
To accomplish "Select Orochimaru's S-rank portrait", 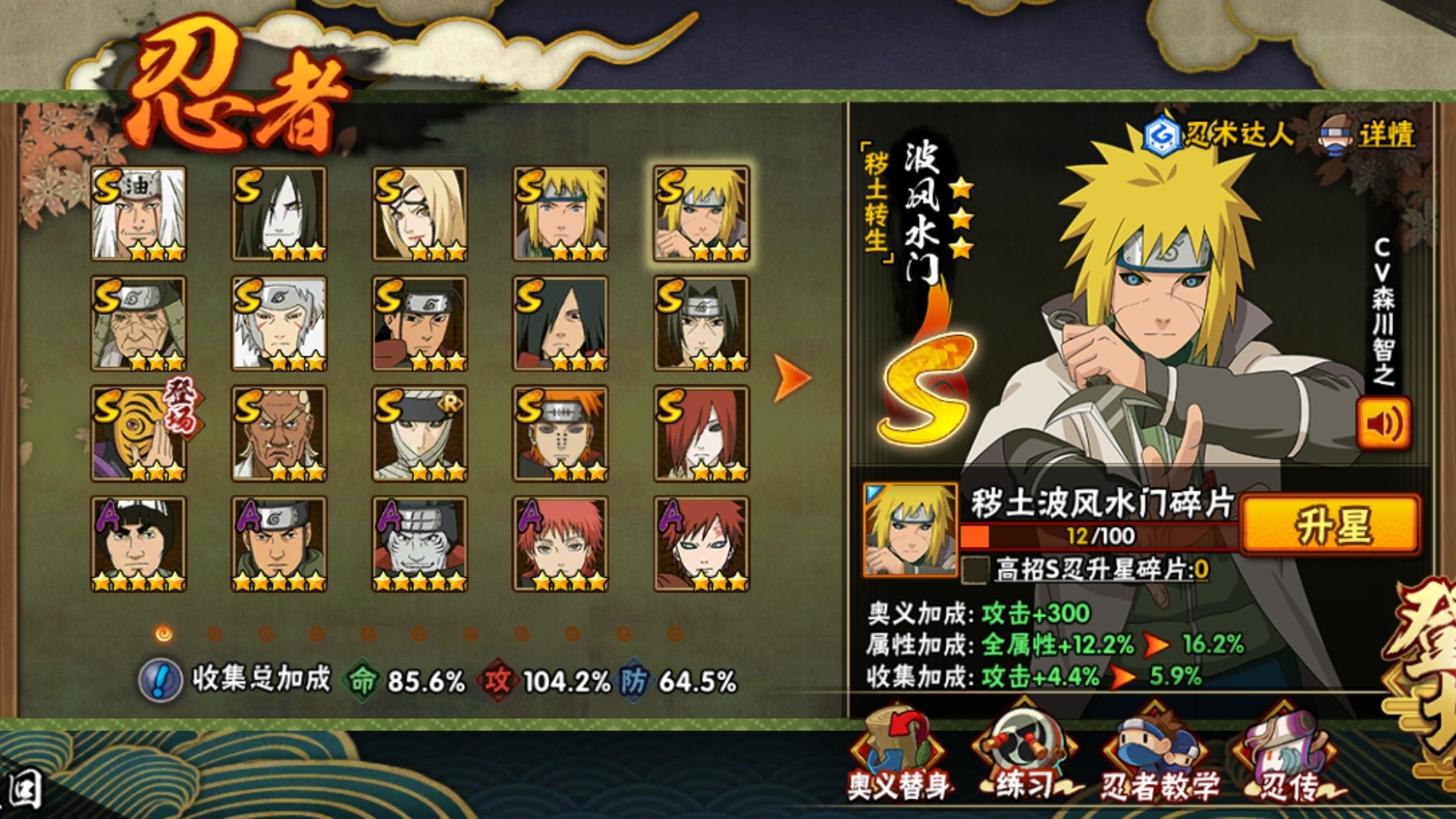I will 279,214.
